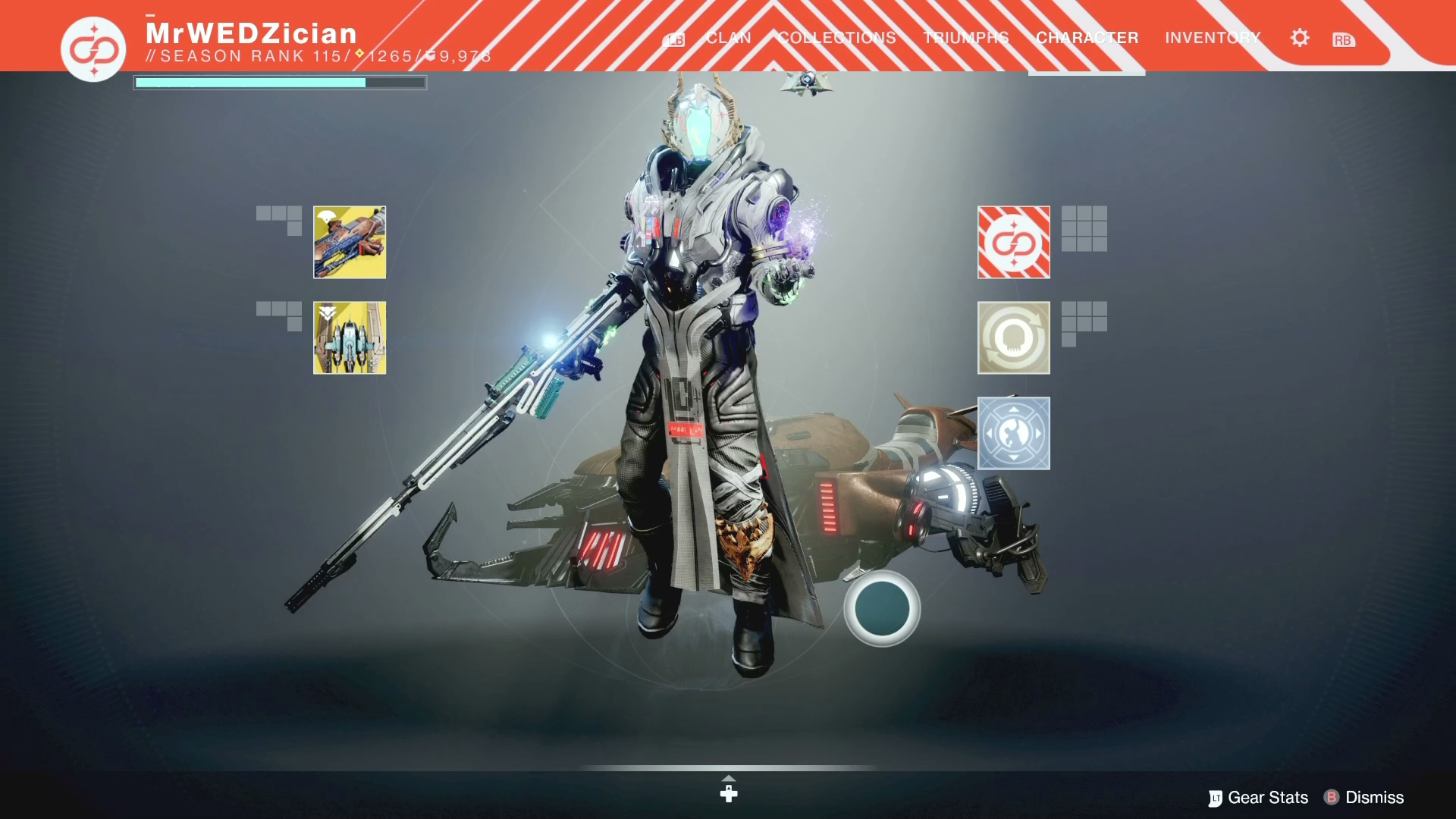Click the player emblem next to MrWEDZician

click(x=93, y=49)
